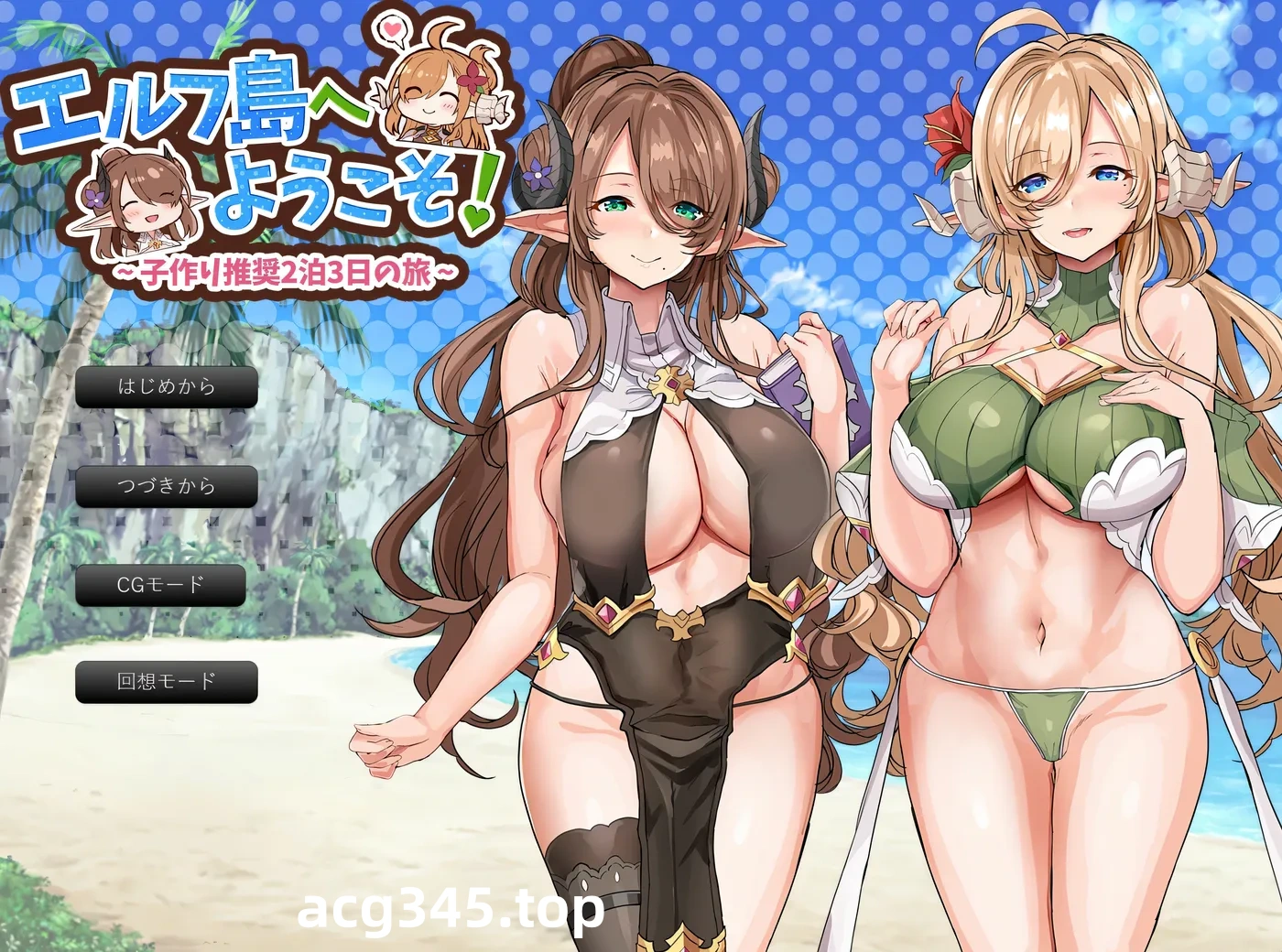Select はじめから to start a new game
Image resolution: width=1282 pixels, height=952 pixels.
pos(166,388)
